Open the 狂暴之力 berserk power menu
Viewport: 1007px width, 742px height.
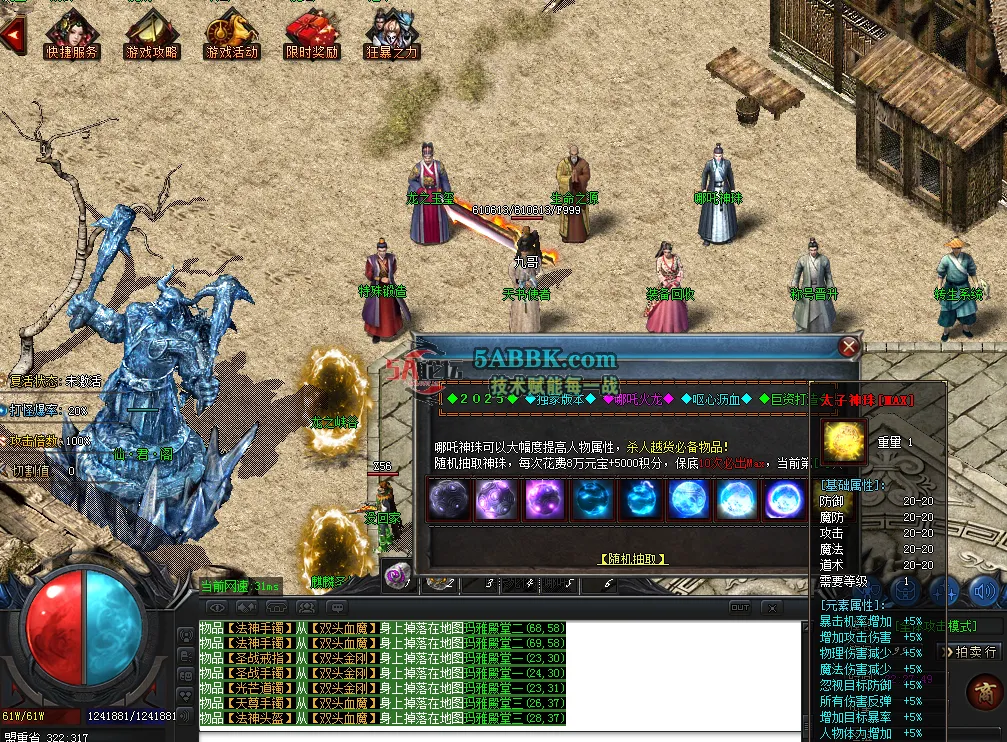pos(391,33)
